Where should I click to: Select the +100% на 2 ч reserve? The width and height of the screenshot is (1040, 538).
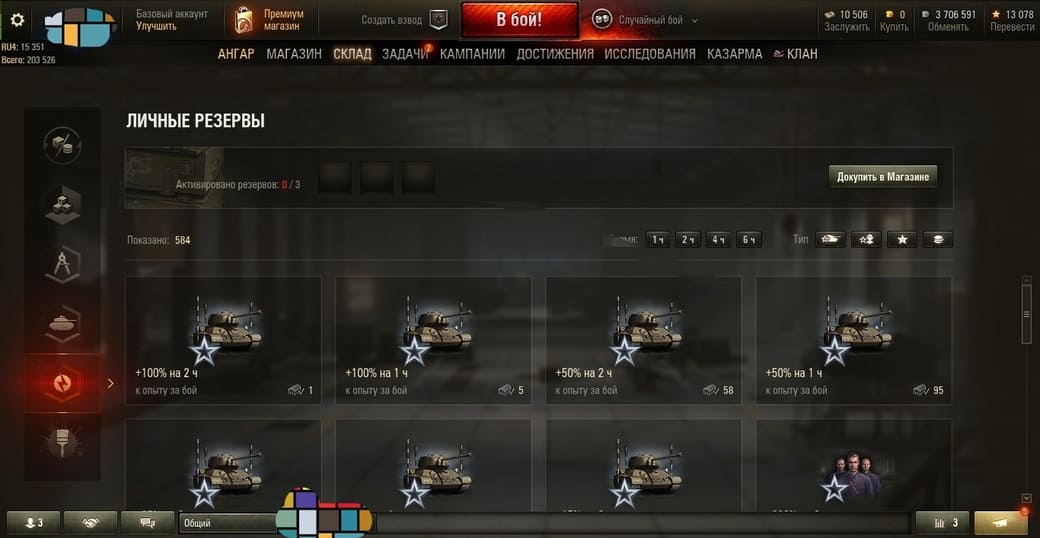click(x=223, y=340)
